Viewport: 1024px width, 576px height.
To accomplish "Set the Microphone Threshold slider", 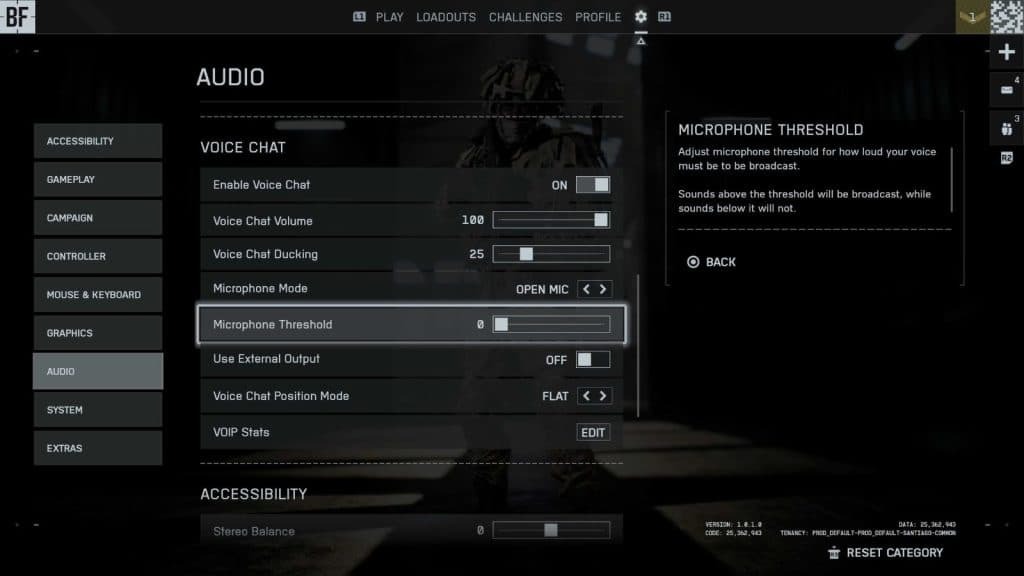I will pyautogui.click(x=551, y=324).
